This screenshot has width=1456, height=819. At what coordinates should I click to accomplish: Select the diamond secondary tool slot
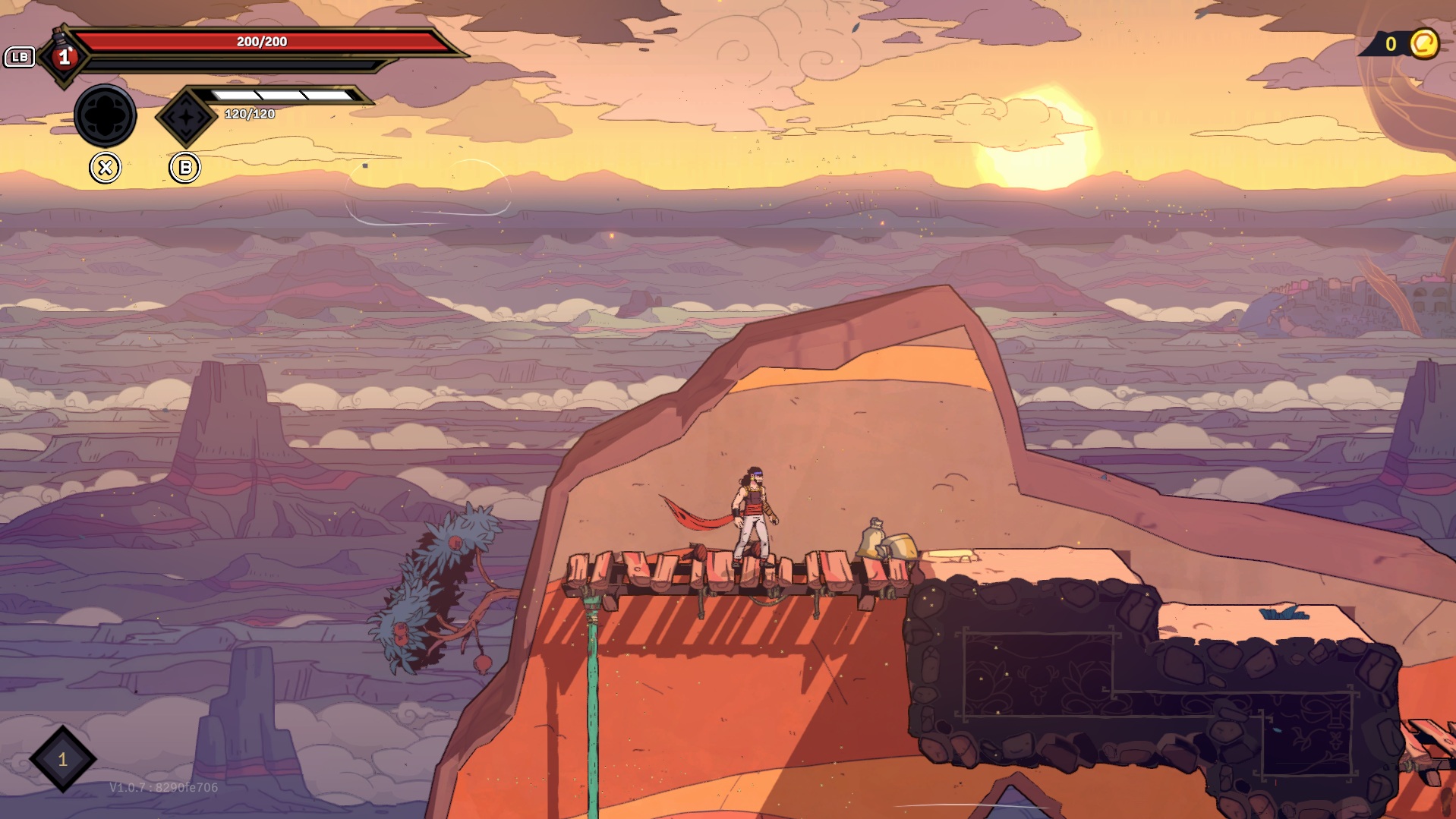coord(186,117)
